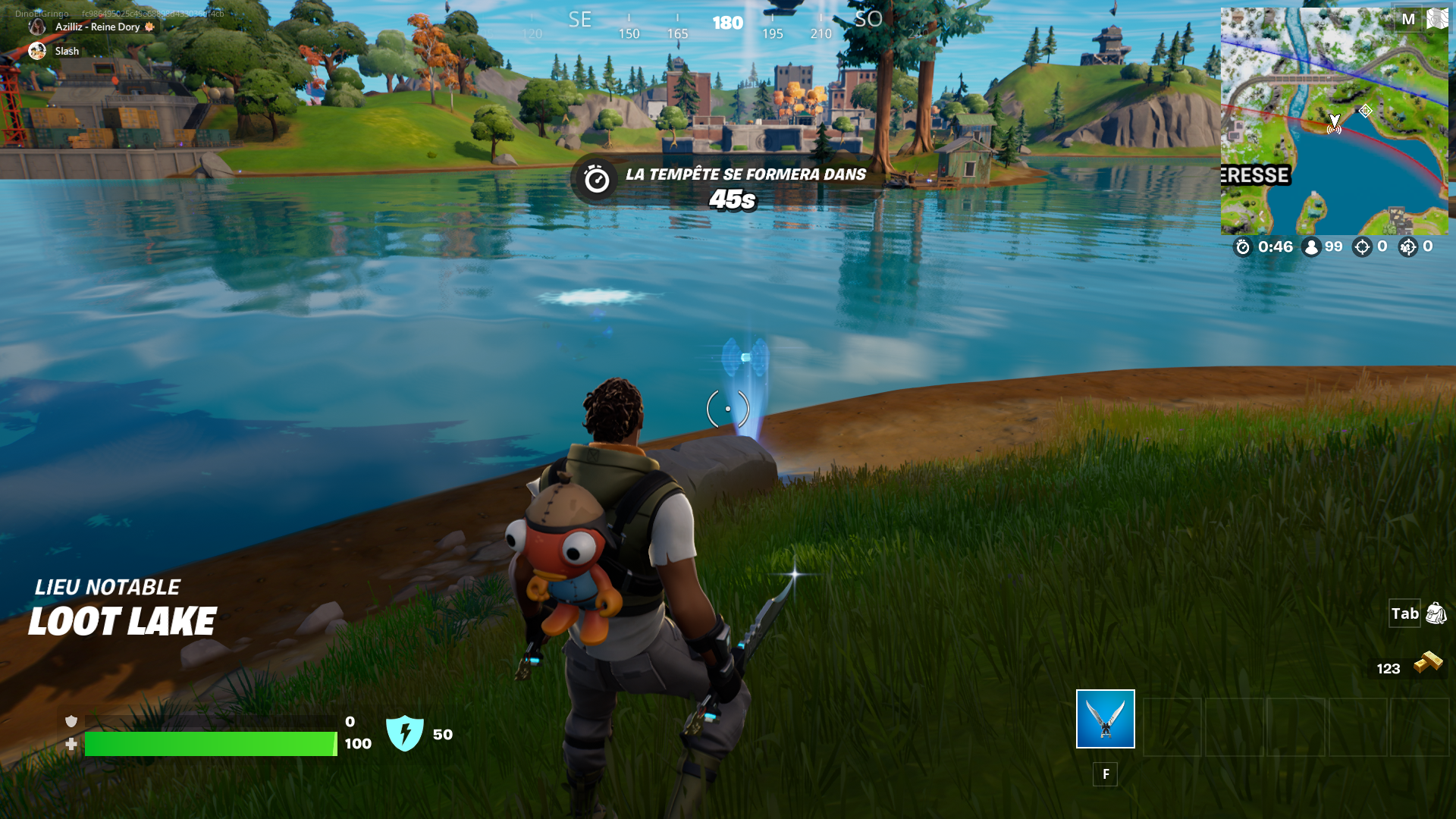Click the storm timer stopwatch icon below minimap
Image resolution: width=1456 pixels, height=819 pixels.
point(1243,246)
